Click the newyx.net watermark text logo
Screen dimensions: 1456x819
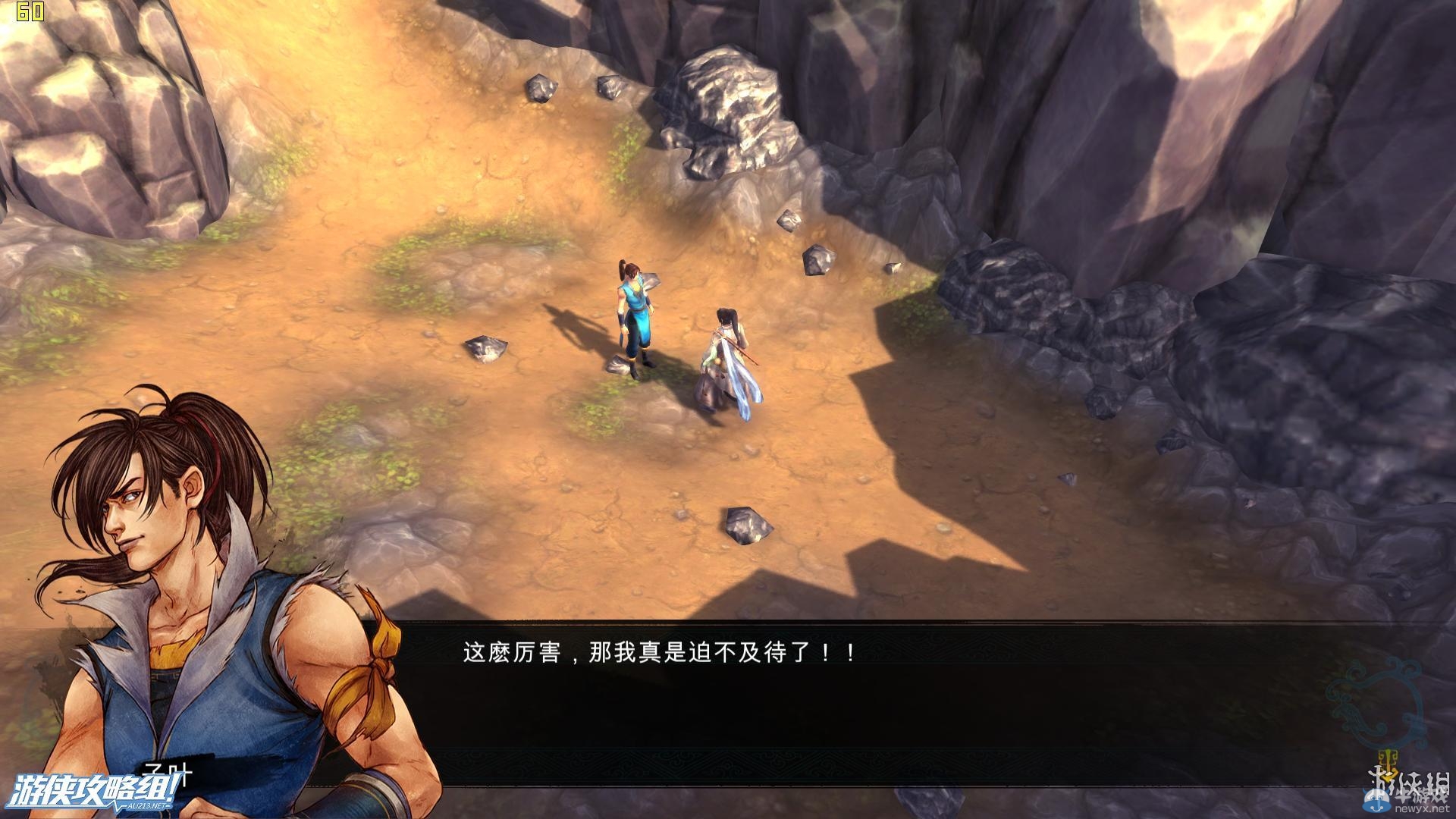coord(1424,810)
